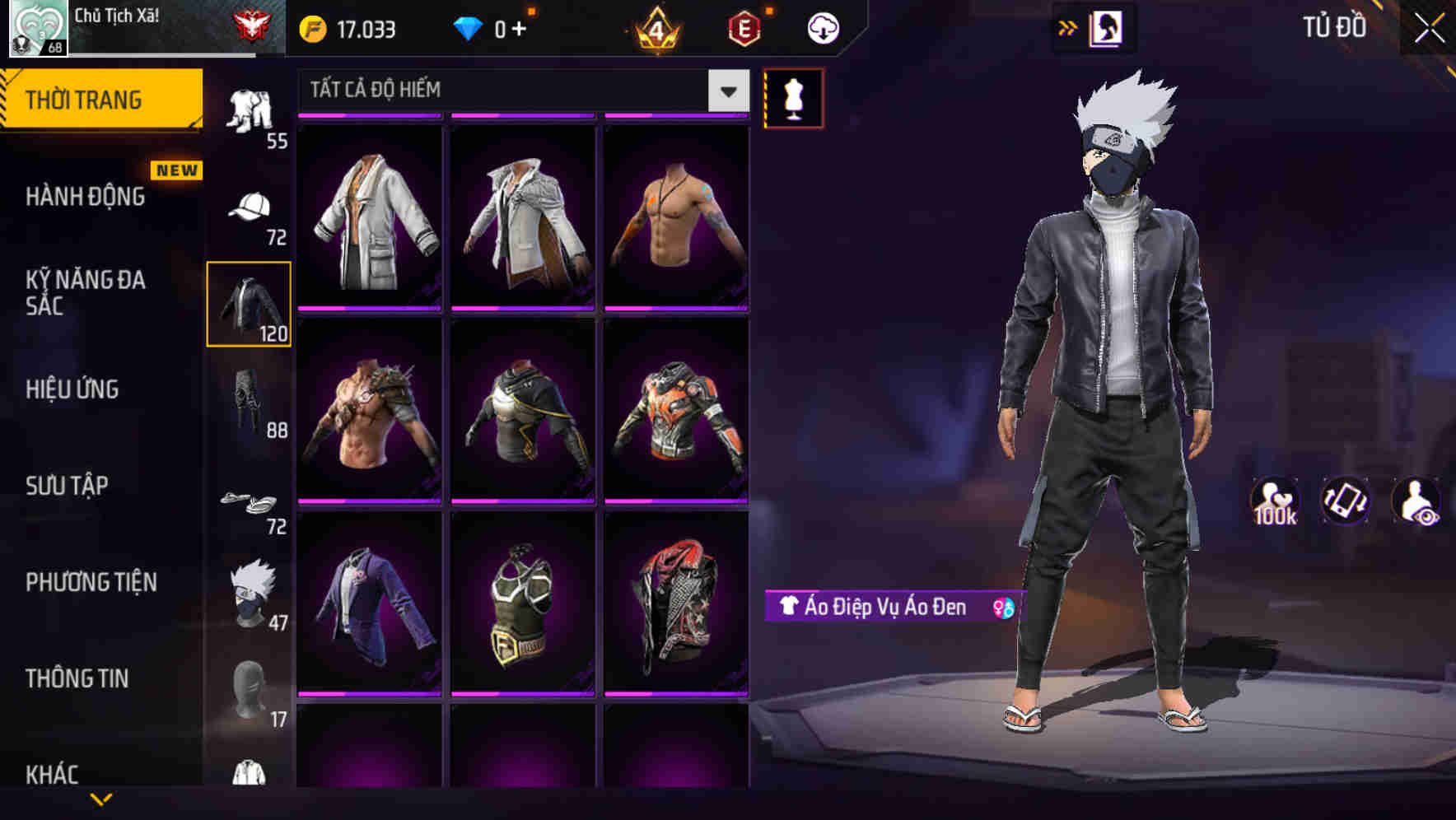
Task: Select the jacket category icon showing 120 items
Action: coord(248,302)
